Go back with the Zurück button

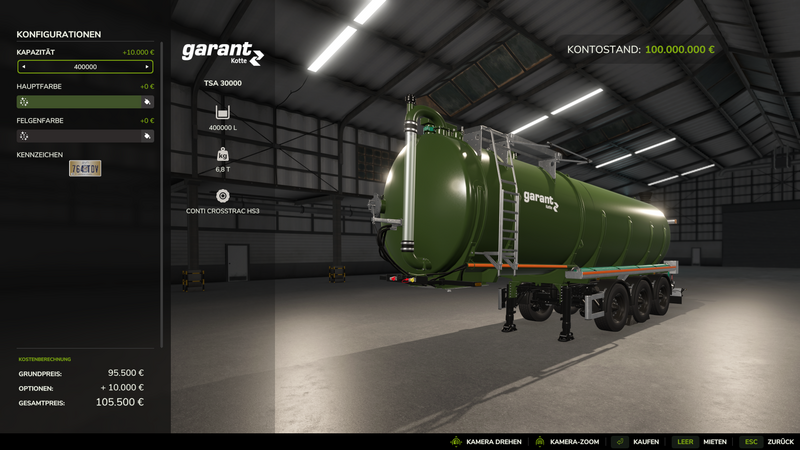(766, 441)
